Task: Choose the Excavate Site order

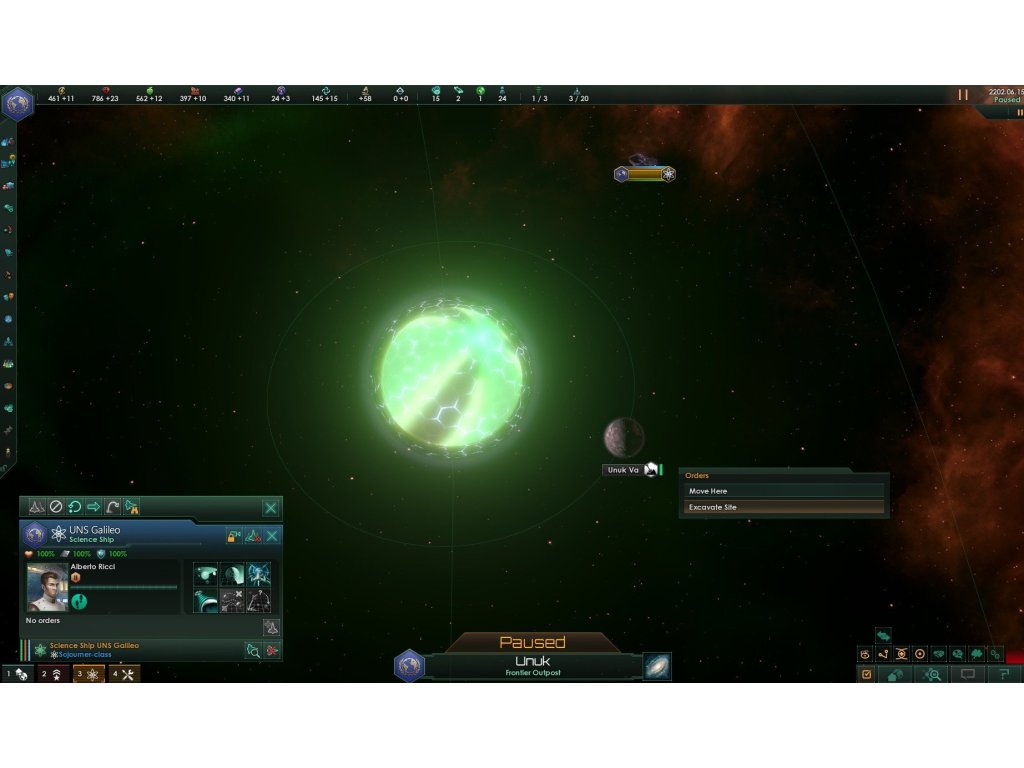Action: click(x=784, y=507)
